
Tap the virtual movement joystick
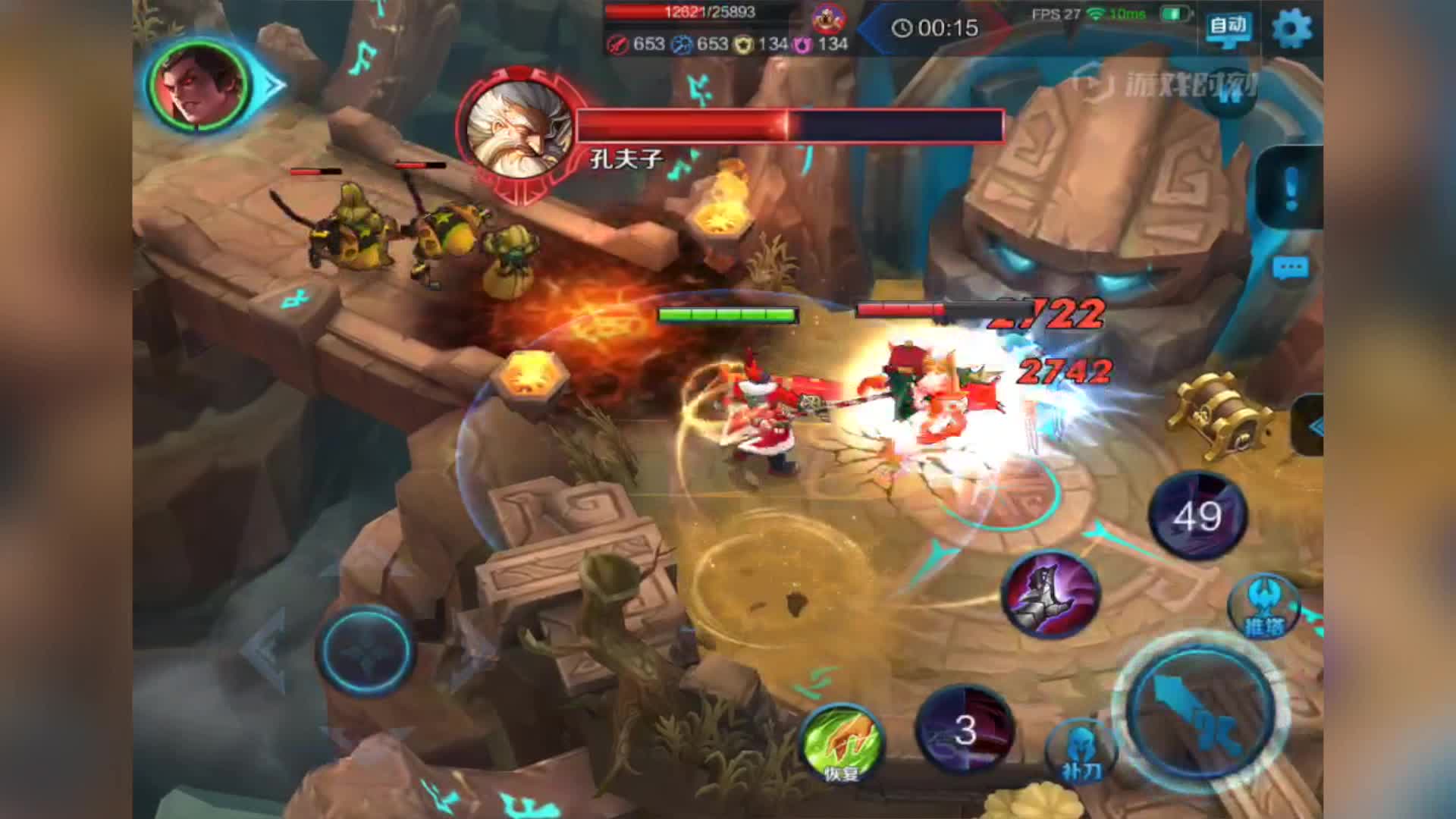pyautogui.click(x=366, y=651)
